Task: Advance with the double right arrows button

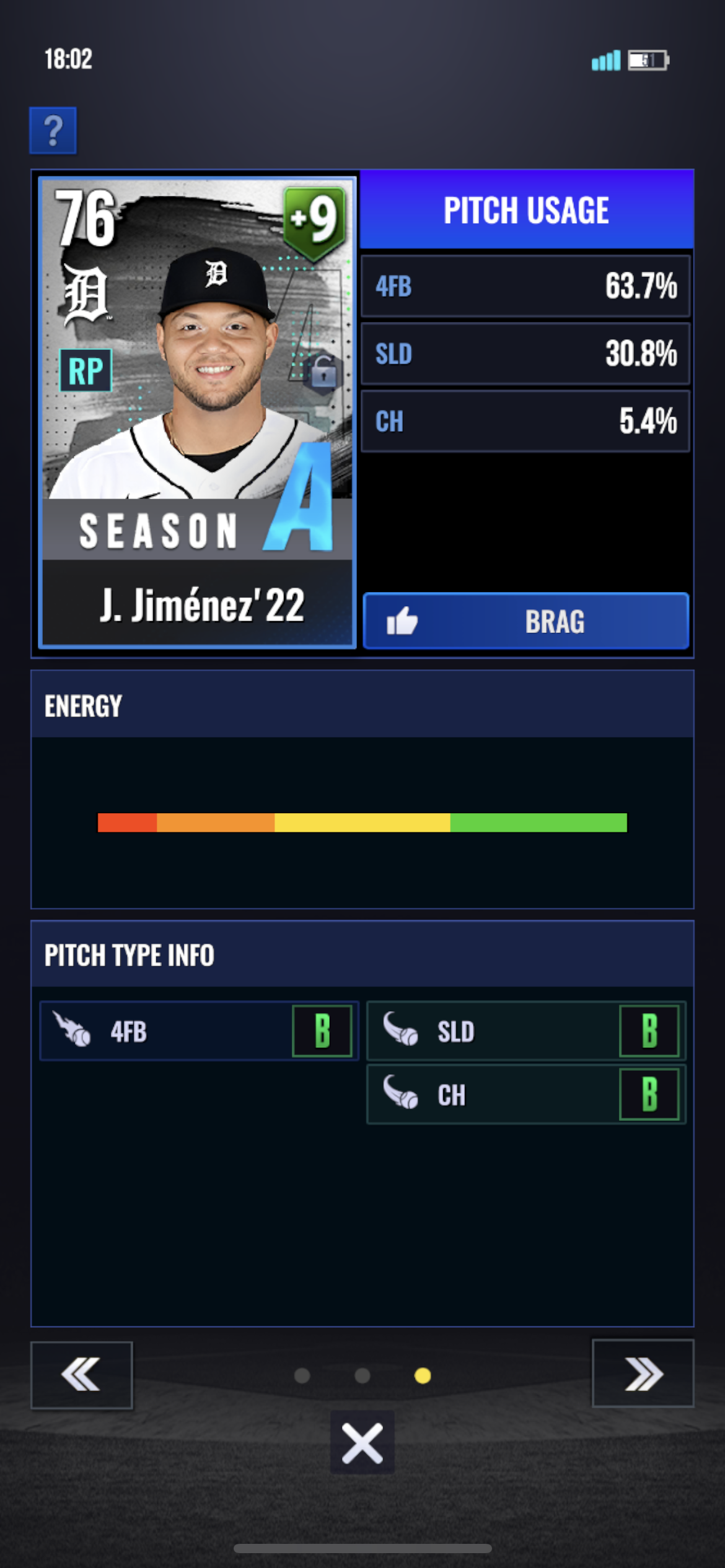Action: coord(643,1374)
